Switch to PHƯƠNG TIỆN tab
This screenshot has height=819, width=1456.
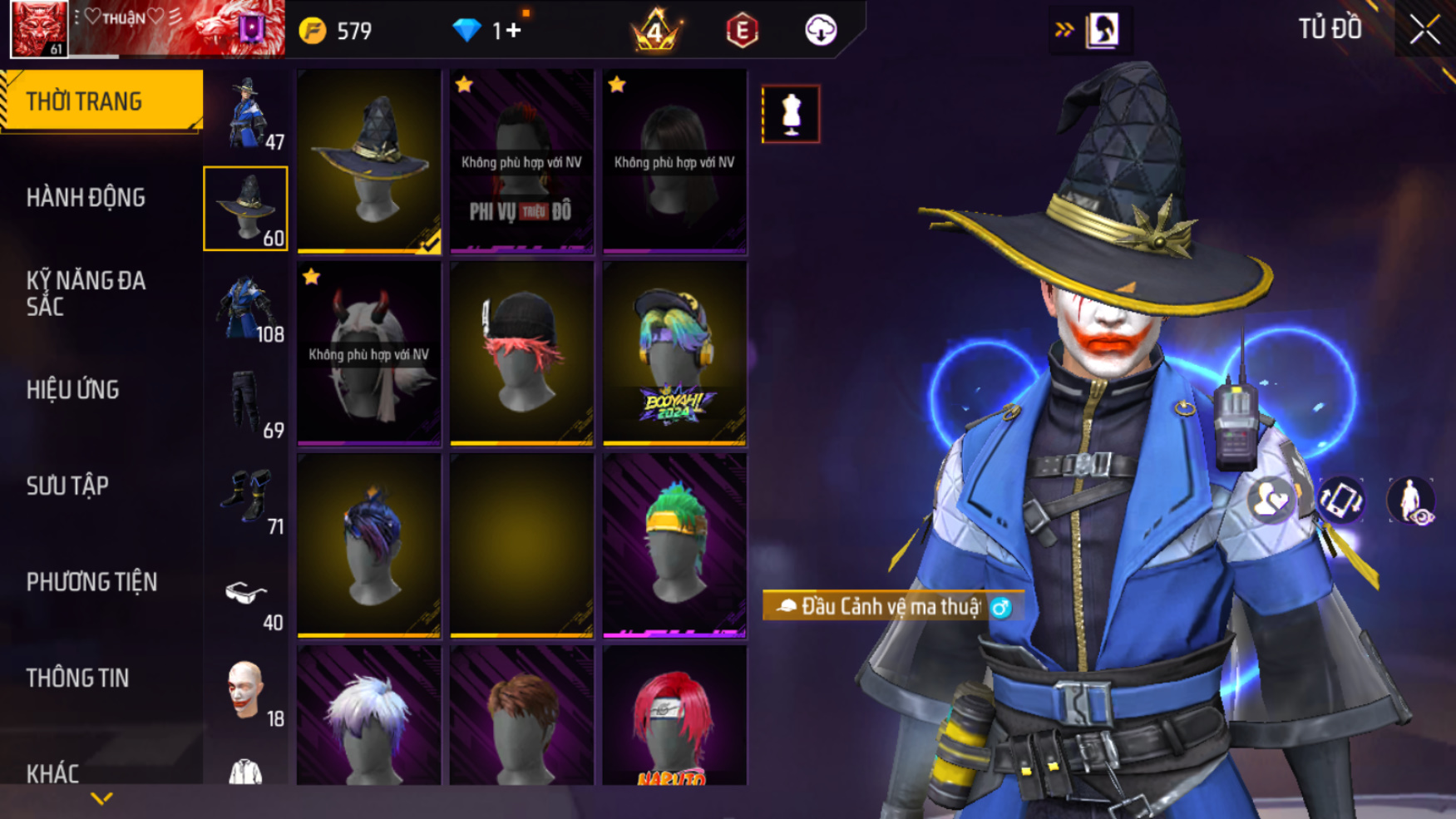(x=91, y=582)
